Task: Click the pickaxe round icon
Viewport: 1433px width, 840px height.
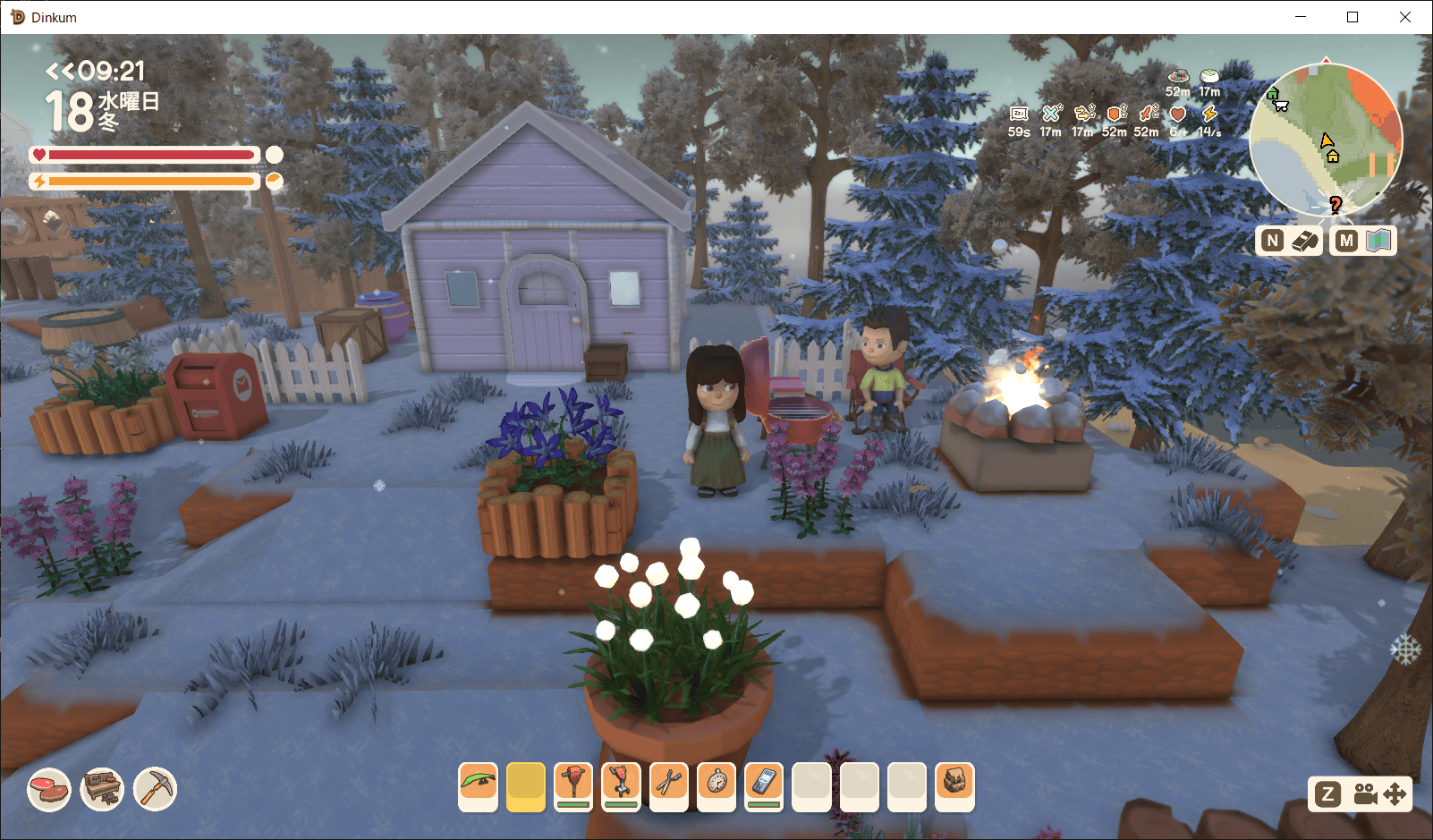Action: (x=156, y=790)
